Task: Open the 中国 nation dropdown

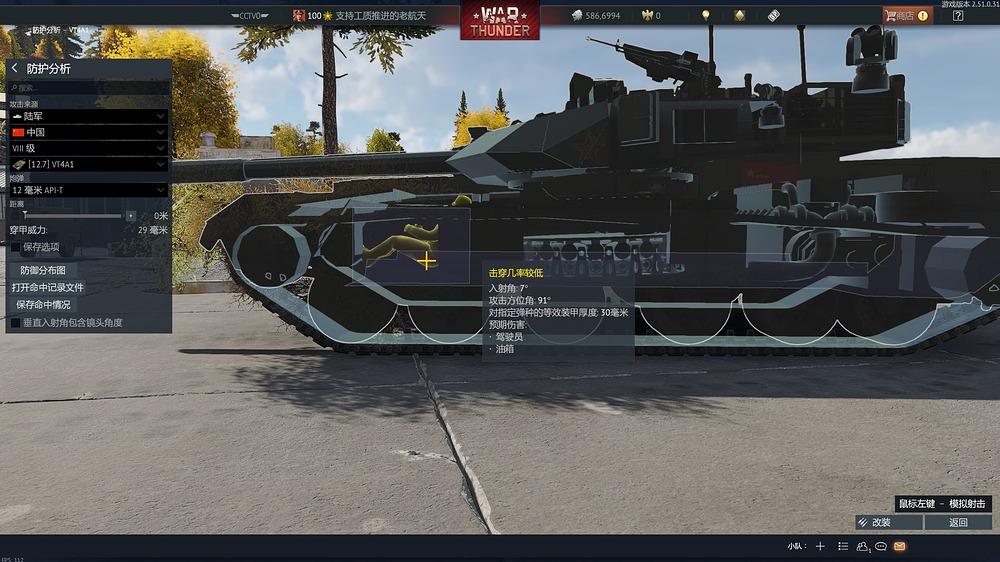Action: click(x=88, y=132)
